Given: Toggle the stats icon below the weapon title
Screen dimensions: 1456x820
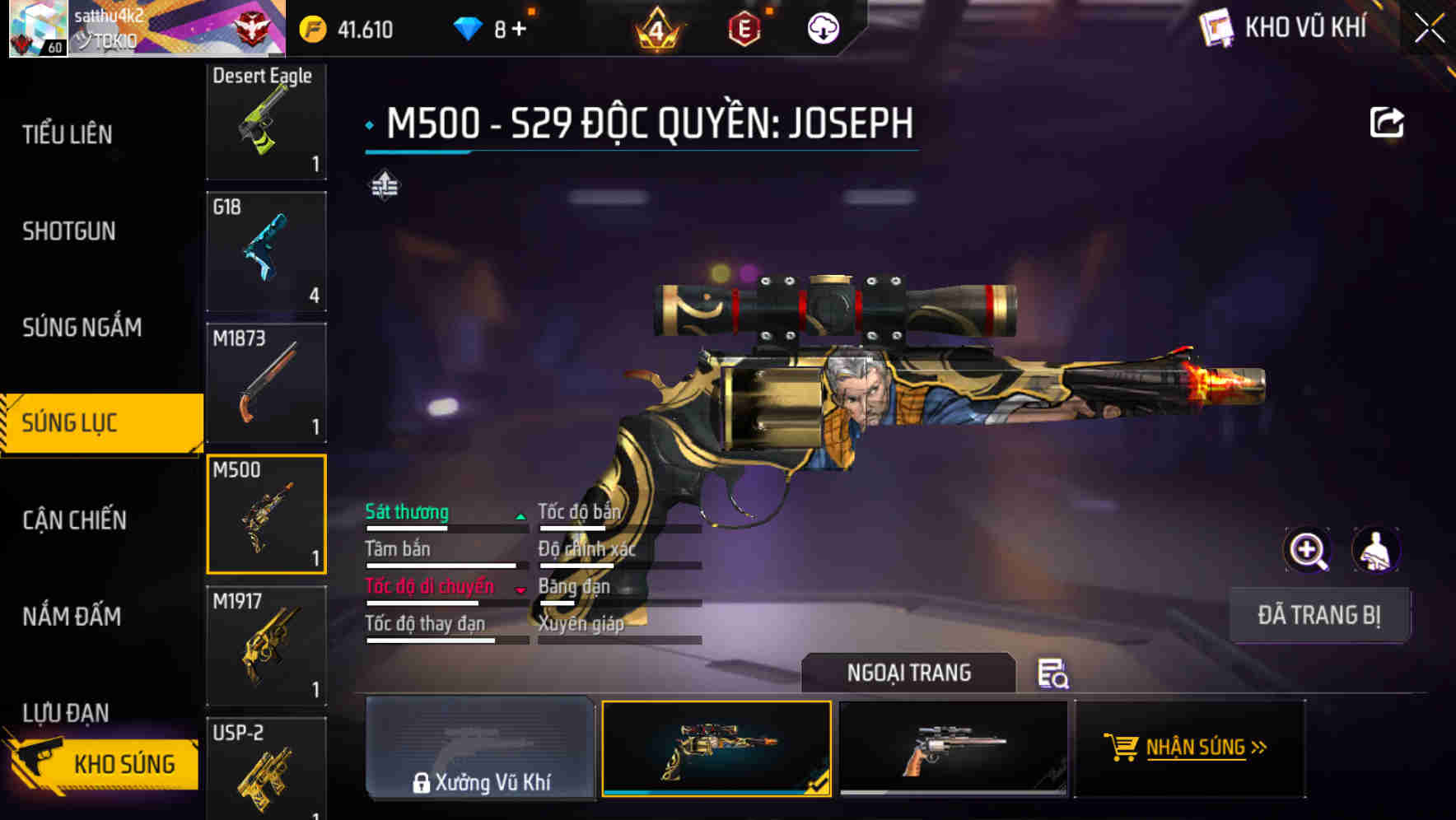Looking at the screenshot, I should (384, 184).
